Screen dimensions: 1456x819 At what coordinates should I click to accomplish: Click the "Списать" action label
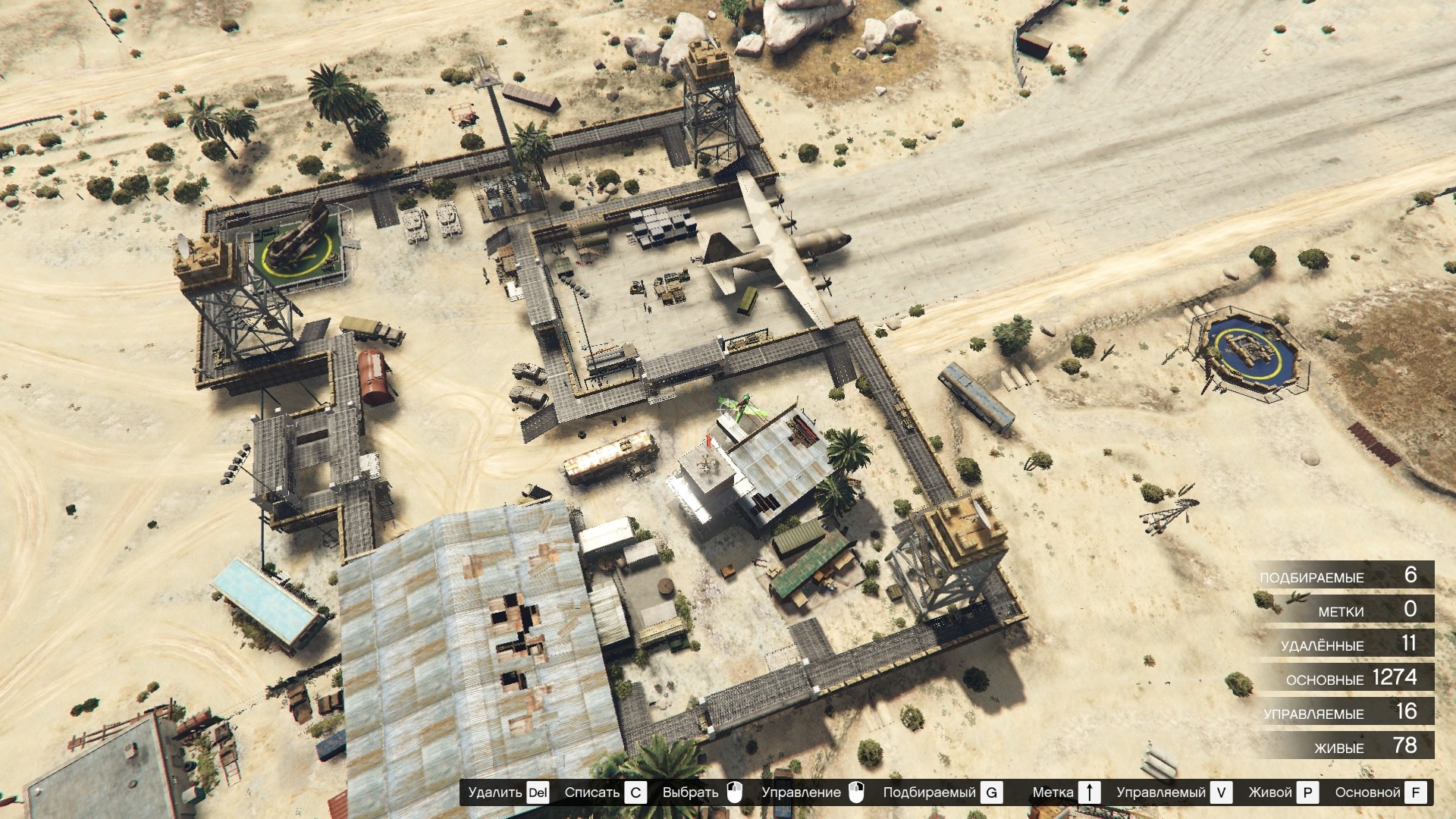point(591,793)
